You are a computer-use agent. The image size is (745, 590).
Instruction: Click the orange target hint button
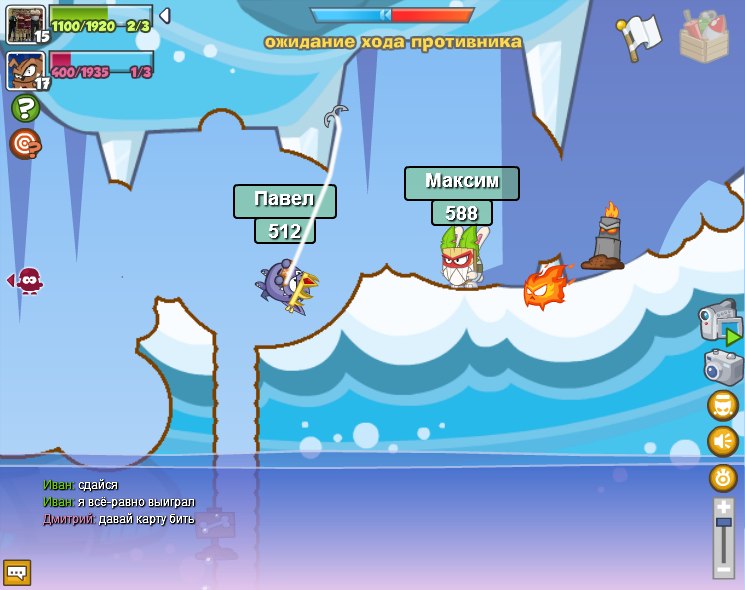pyautogui.click(x=25, y=145)
